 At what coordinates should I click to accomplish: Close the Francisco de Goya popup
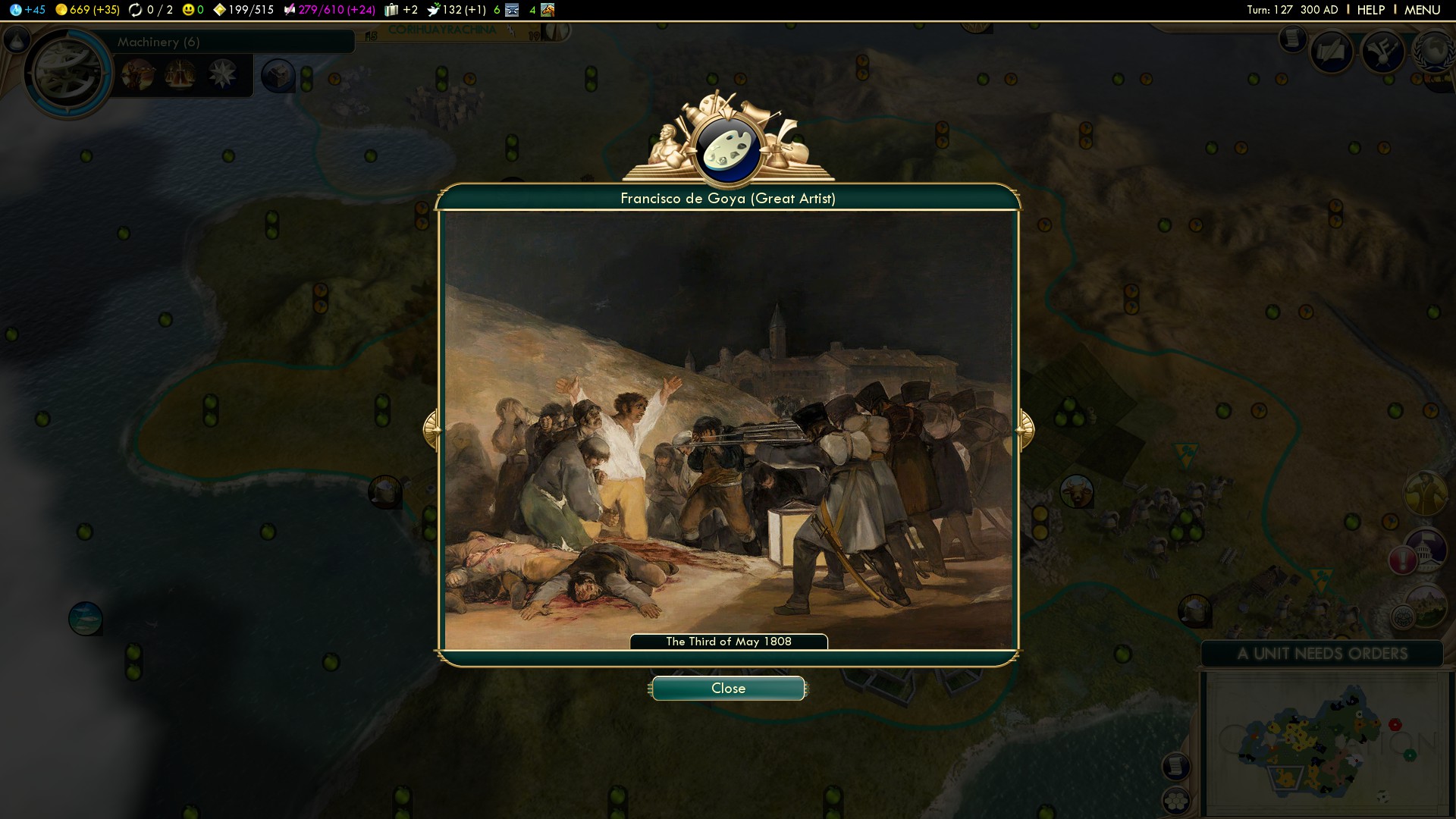point(728,689)
